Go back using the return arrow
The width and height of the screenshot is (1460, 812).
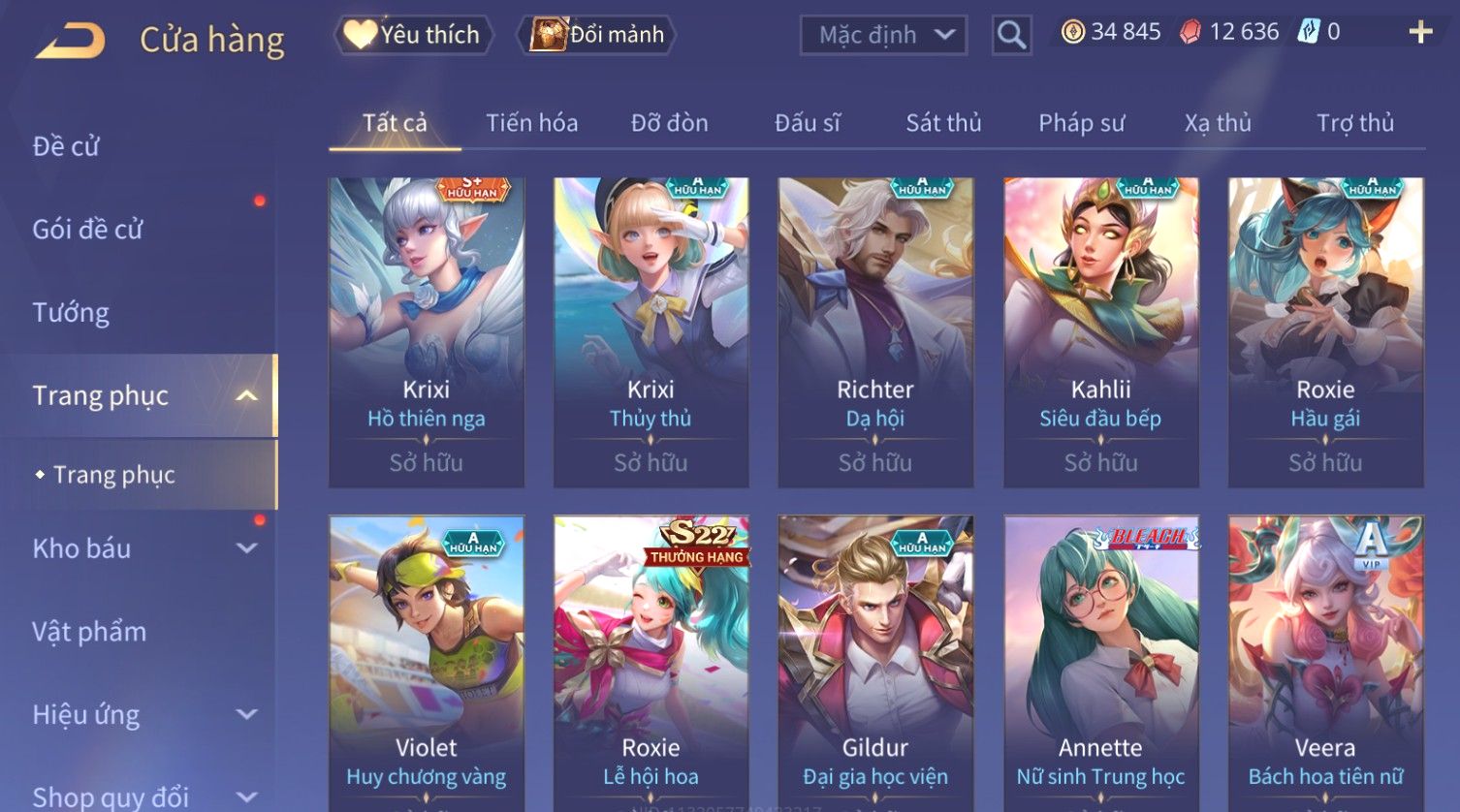coord(71,41)
